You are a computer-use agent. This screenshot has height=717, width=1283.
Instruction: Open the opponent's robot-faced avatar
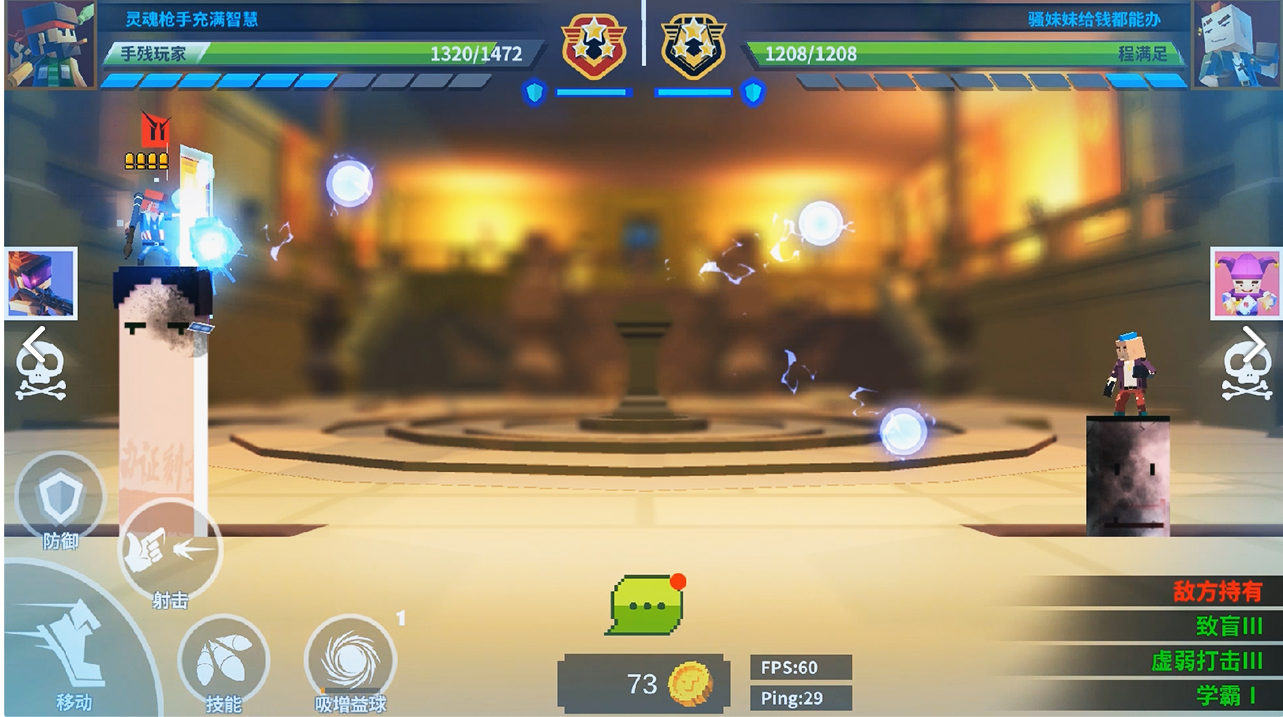[x=1236, y=45]
